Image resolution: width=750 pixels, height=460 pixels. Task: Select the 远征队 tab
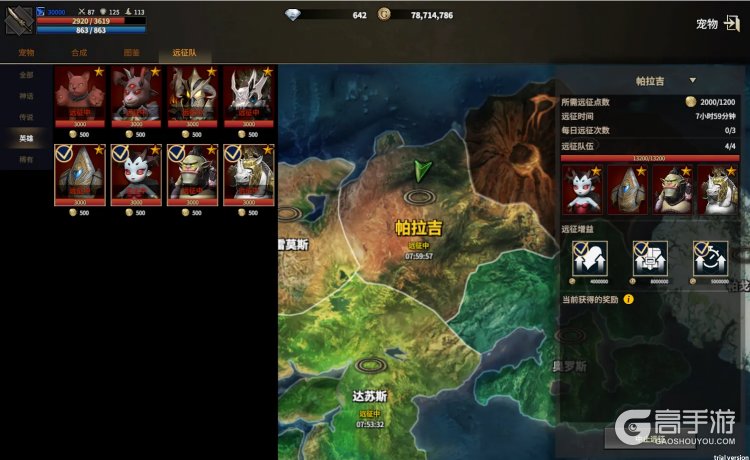pyautogui.click(x=186, y=52)
